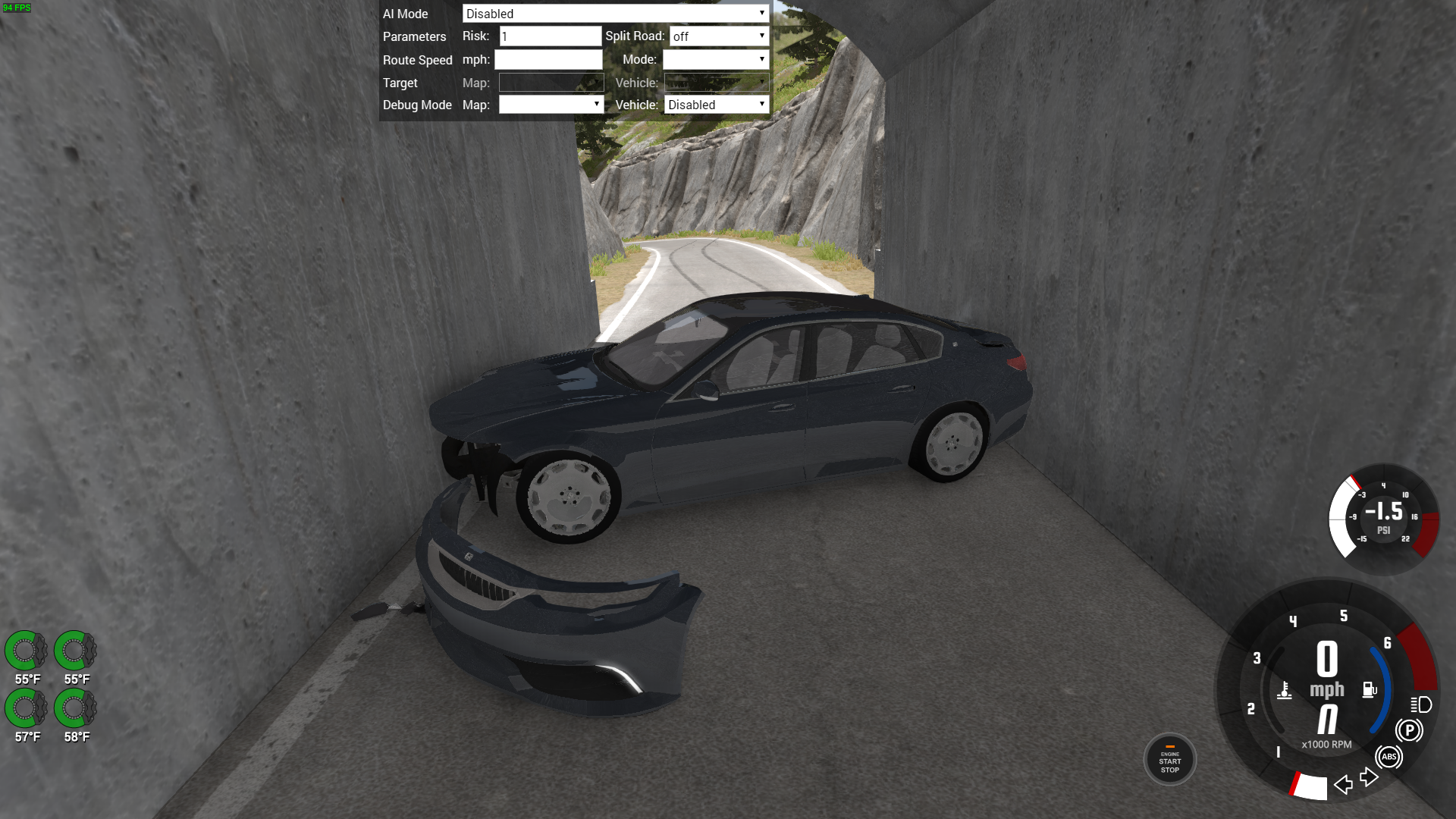Open the Debug Mode Map dropdown
The width and height of the screenshot is (1456, 819).
[x=551, y=105]
